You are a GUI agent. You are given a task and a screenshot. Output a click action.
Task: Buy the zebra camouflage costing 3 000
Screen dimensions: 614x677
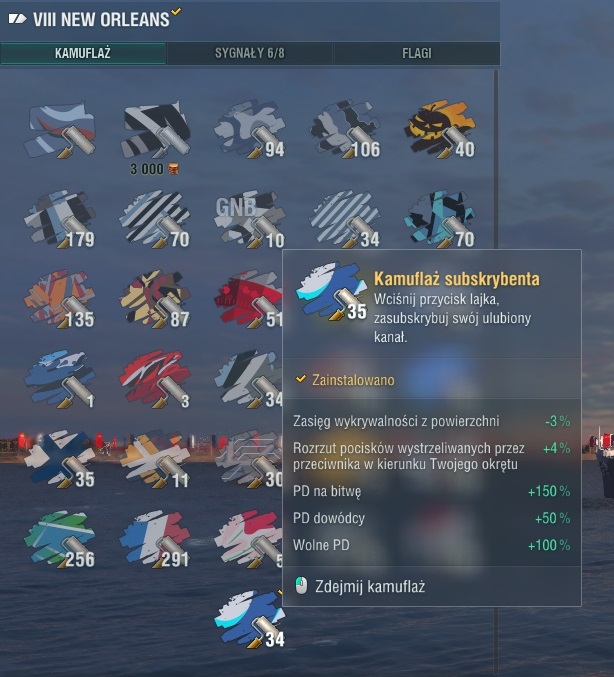point(155,131)
